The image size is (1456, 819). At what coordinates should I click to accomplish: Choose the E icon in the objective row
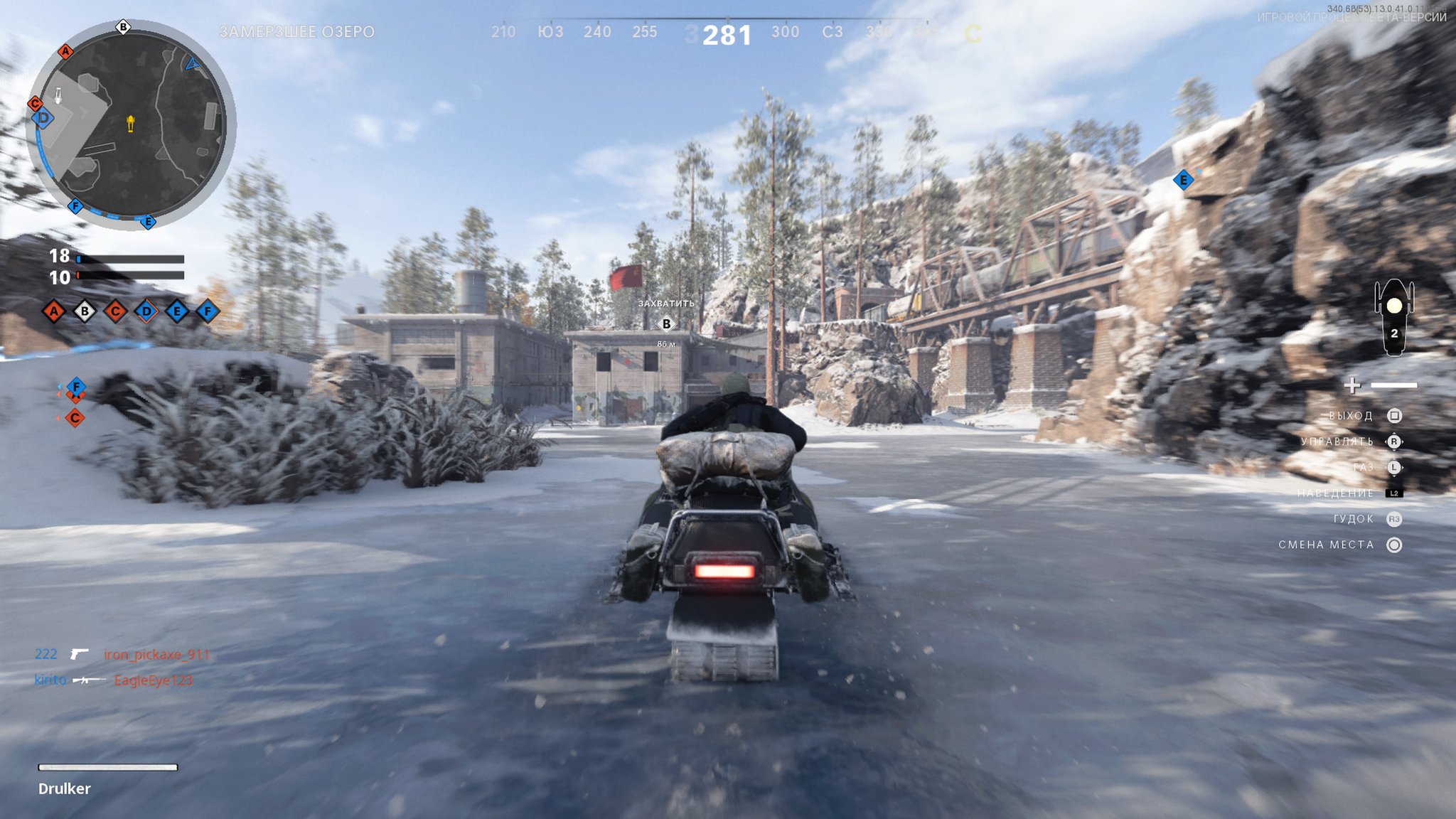click(177, 311)
